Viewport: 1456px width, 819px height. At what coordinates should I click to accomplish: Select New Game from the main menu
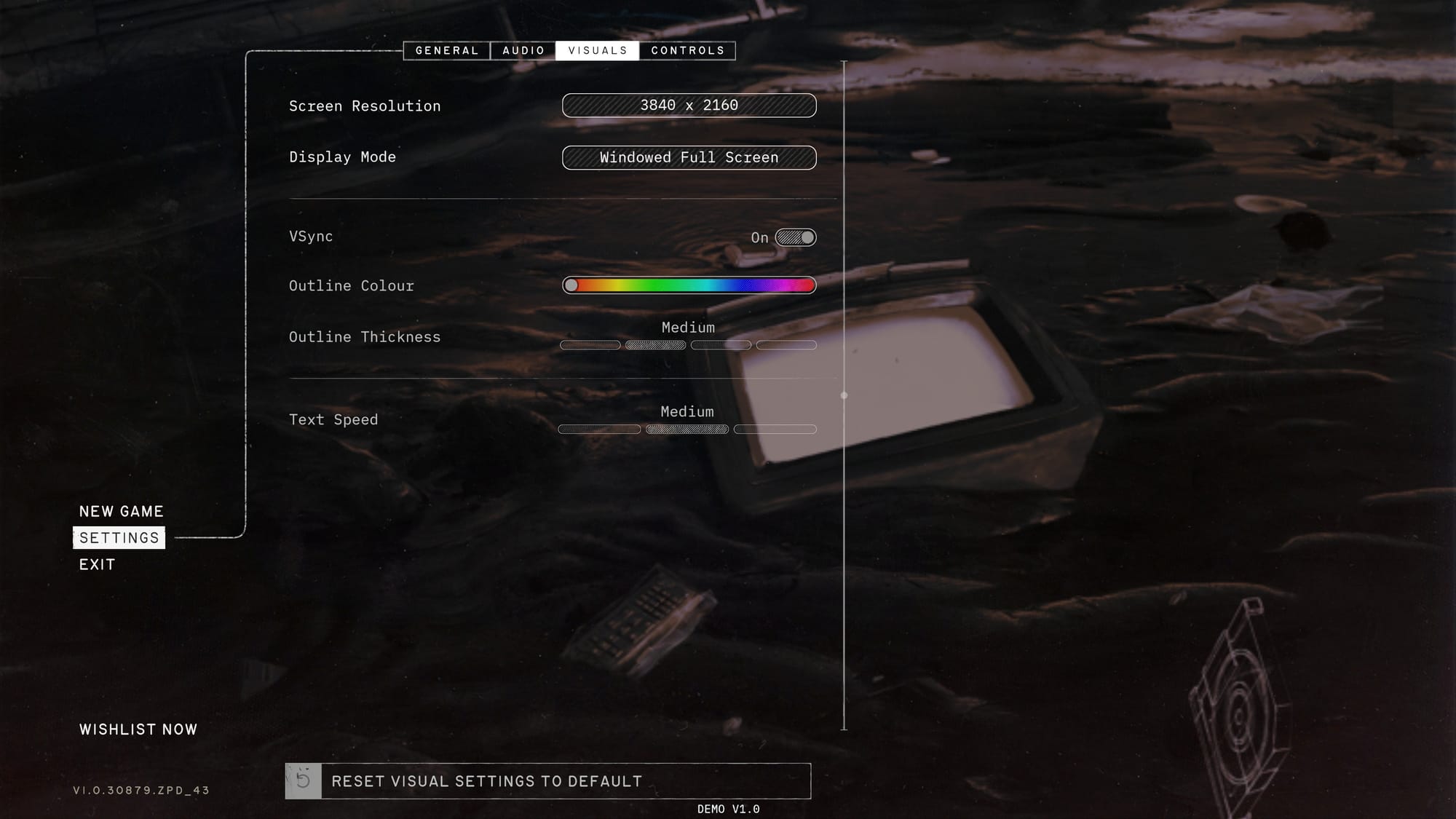pos(121,511)
